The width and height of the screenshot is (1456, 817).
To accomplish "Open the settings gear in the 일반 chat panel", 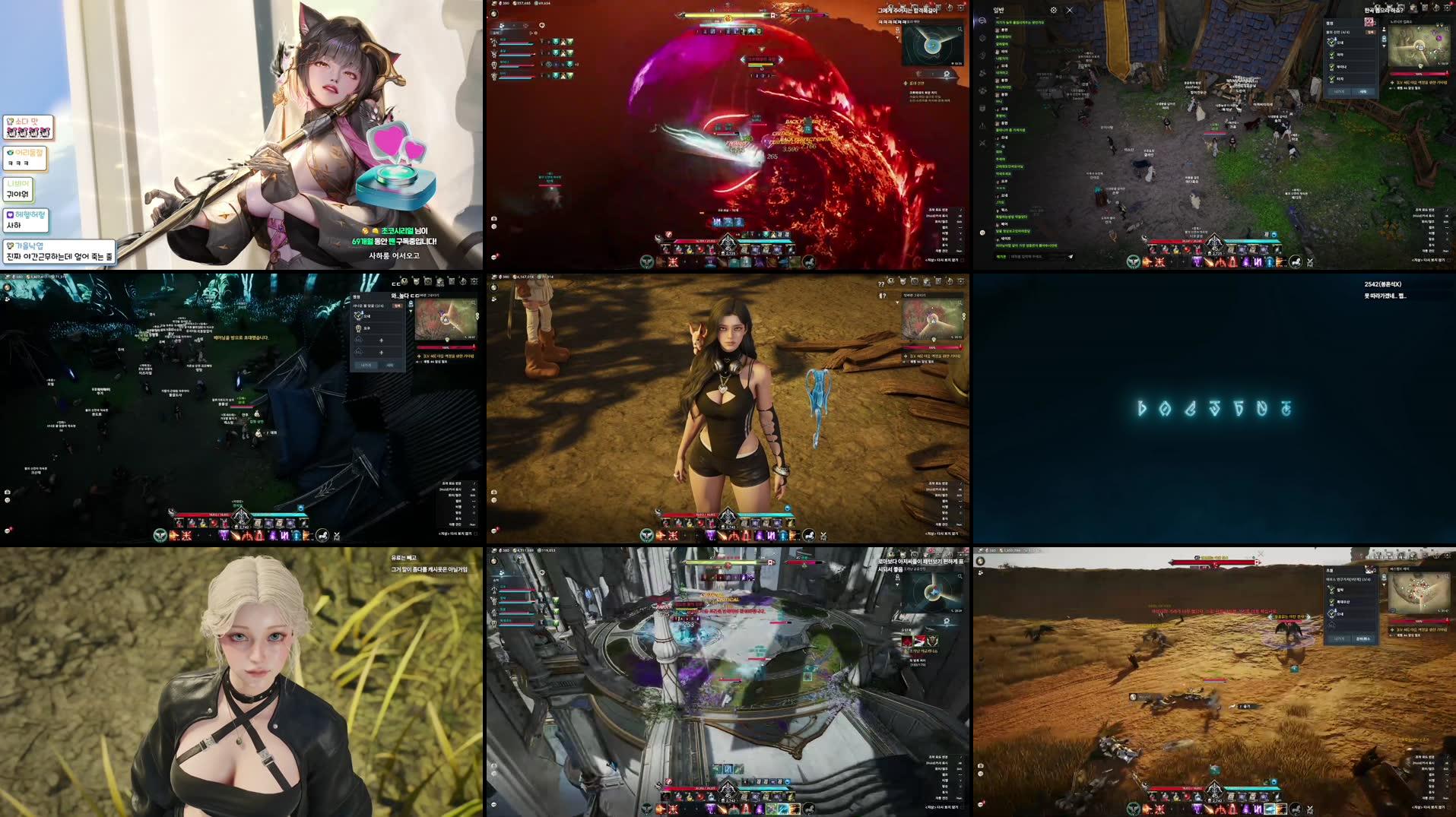I will pyautogui.click(x=1054, y=10).
